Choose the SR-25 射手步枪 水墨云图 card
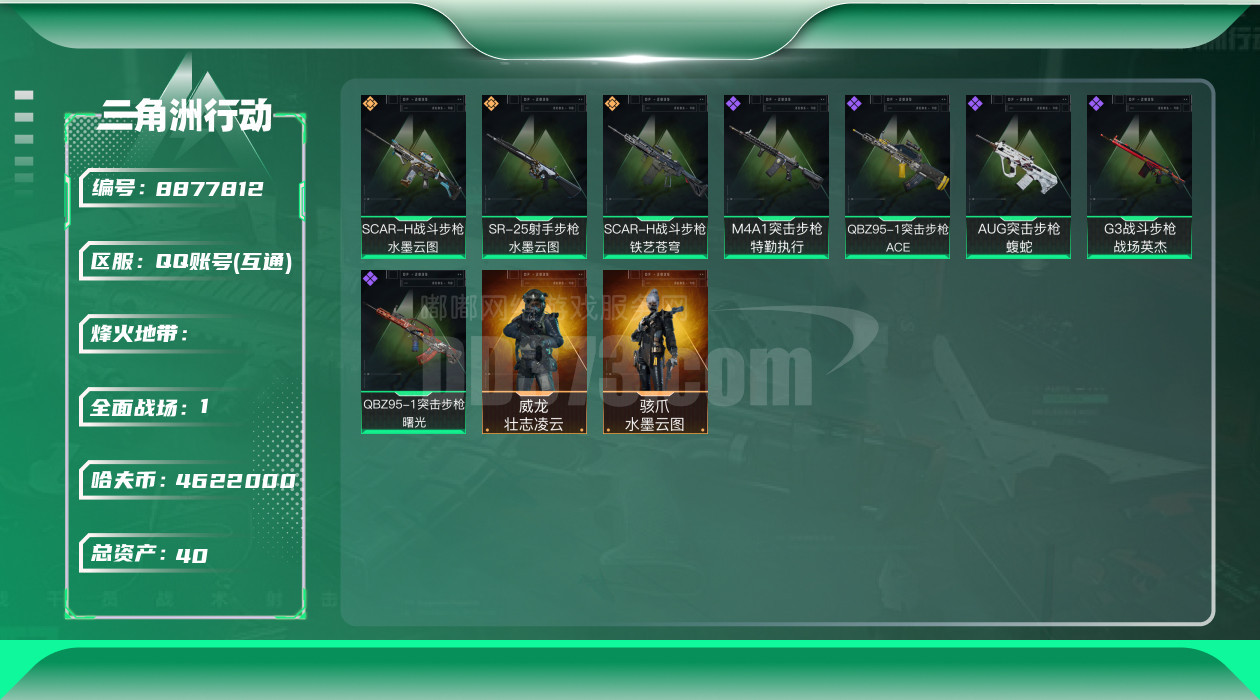The image size is (1260, 700). [534, 176]
